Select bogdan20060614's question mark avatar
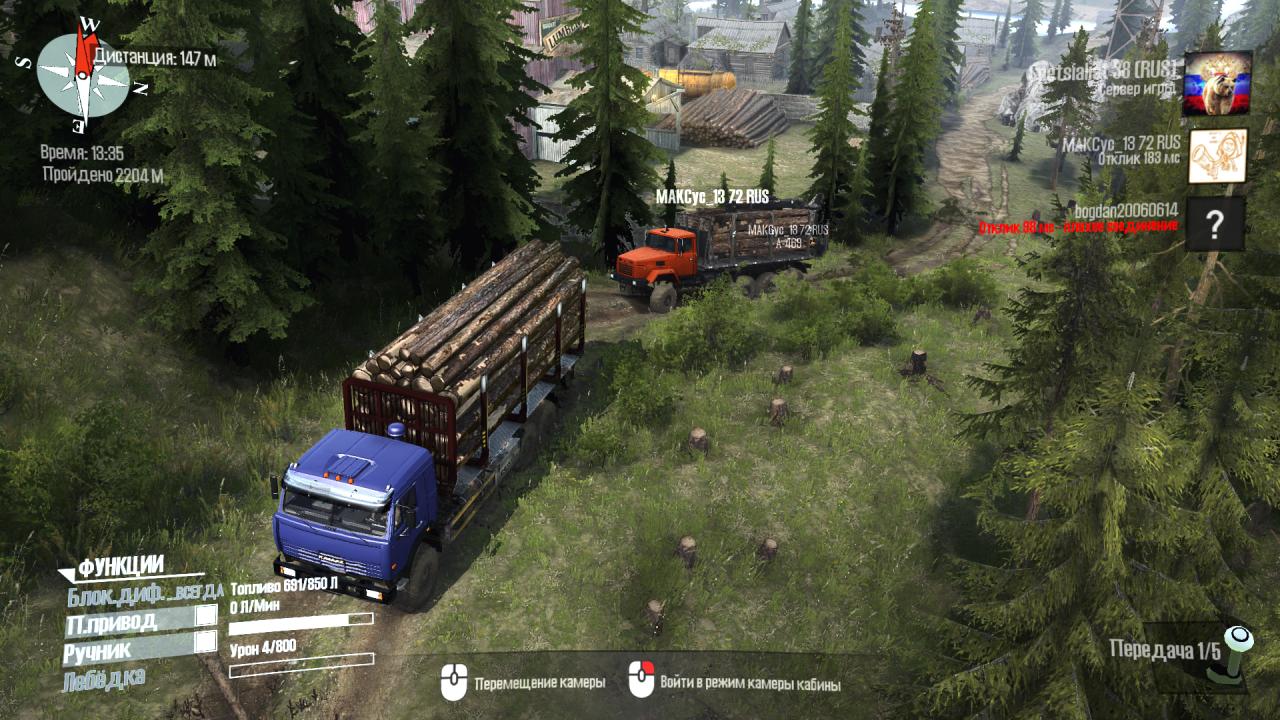 [1216, 224]
